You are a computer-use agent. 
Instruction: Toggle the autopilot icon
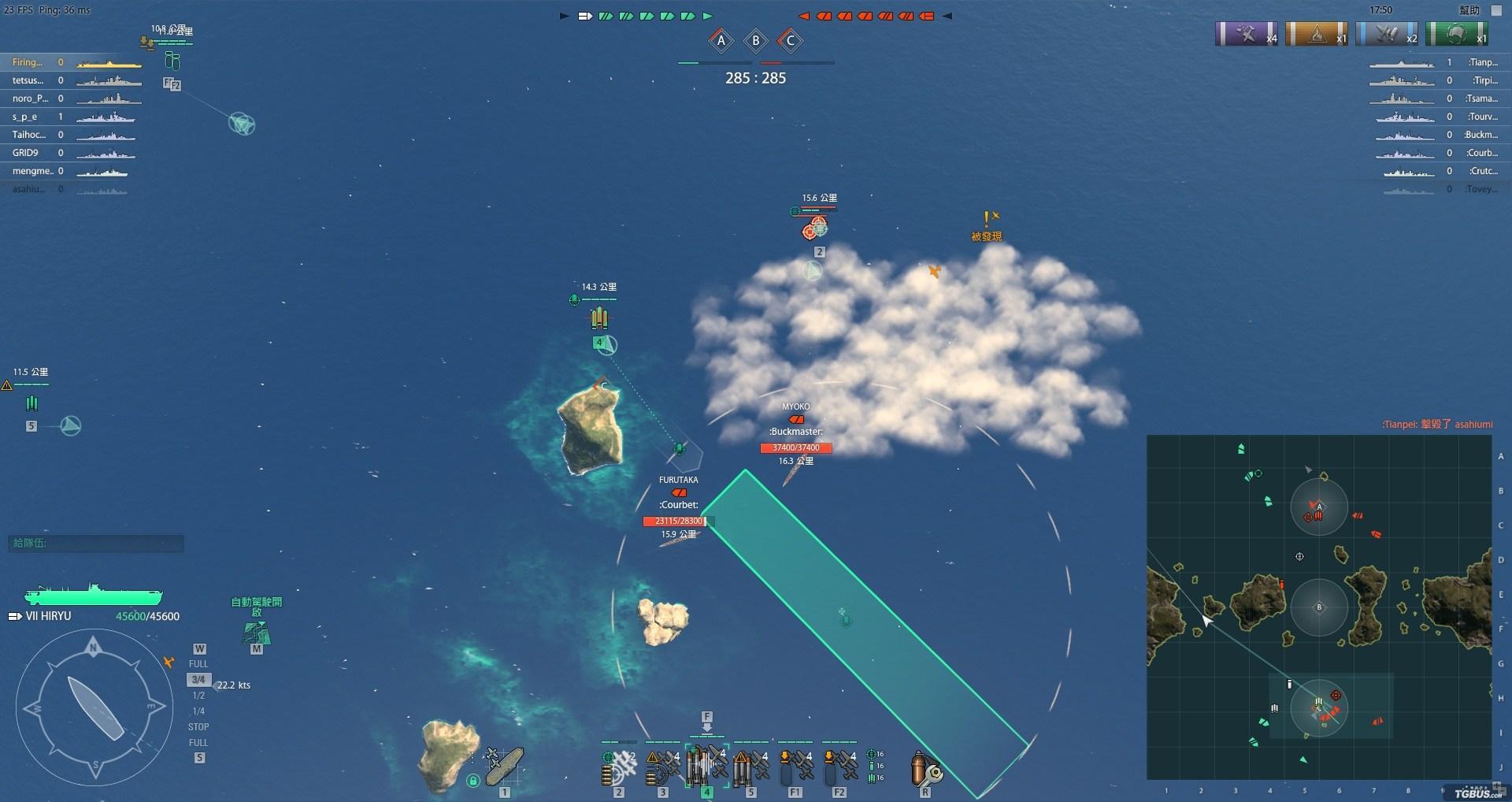click(x=257, y=632)
